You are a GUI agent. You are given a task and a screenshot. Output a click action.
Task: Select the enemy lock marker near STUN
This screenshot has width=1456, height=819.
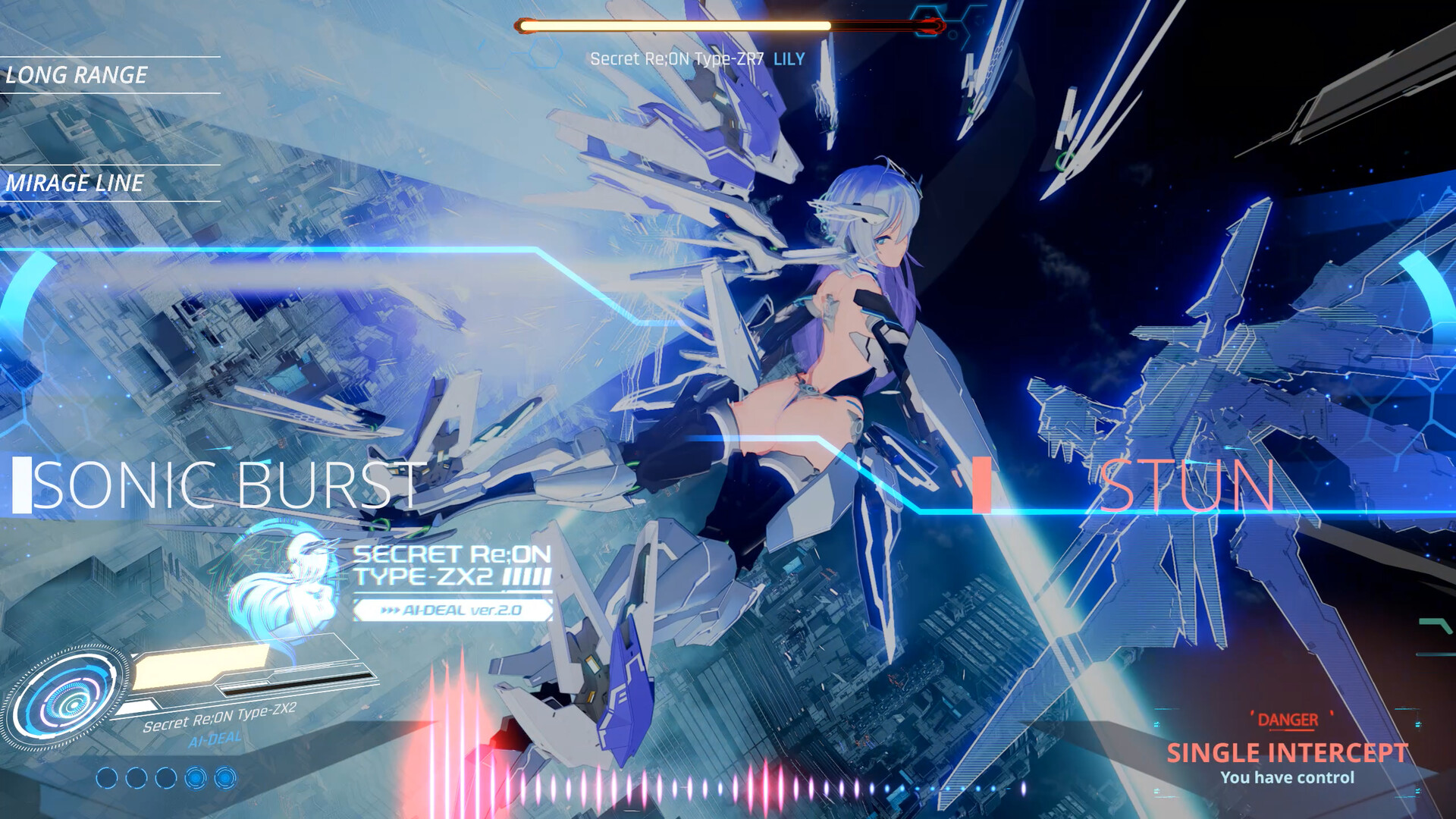pyautogui.click(x=981, y=485)
